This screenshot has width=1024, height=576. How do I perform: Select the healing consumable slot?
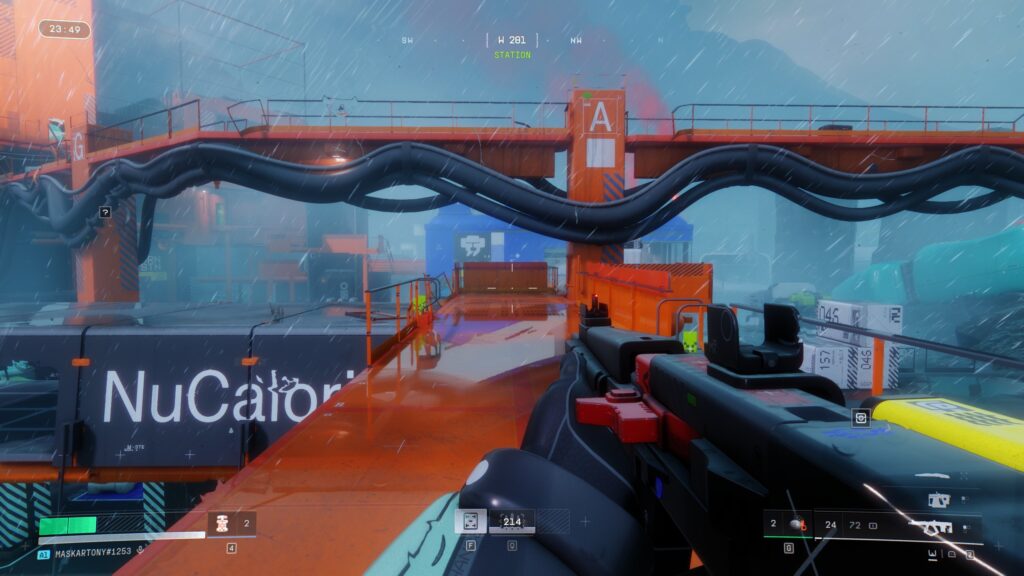[222, 522]
